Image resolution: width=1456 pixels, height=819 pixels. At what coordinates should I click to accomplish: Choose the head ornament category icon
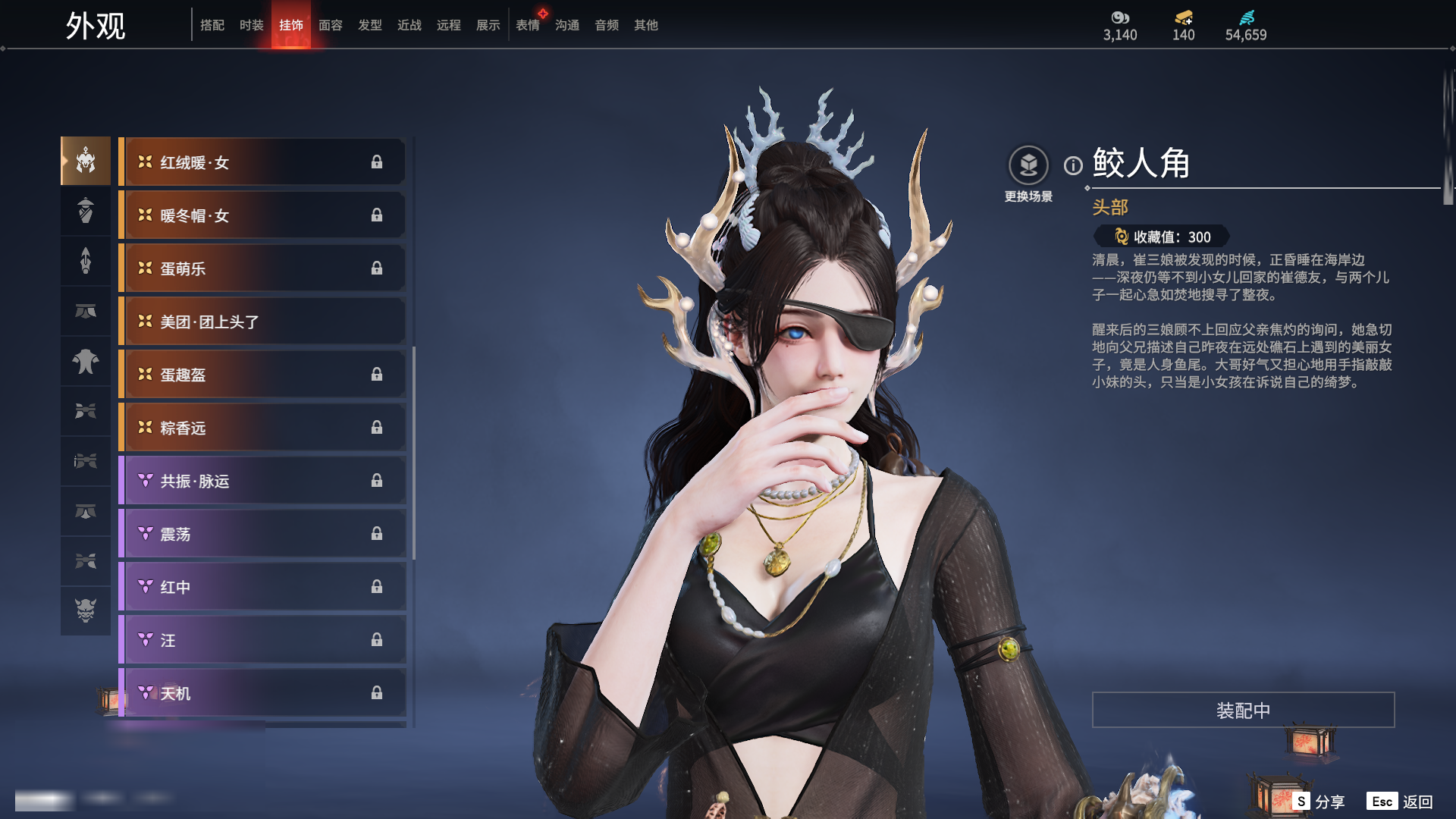[x=86, y=161]
